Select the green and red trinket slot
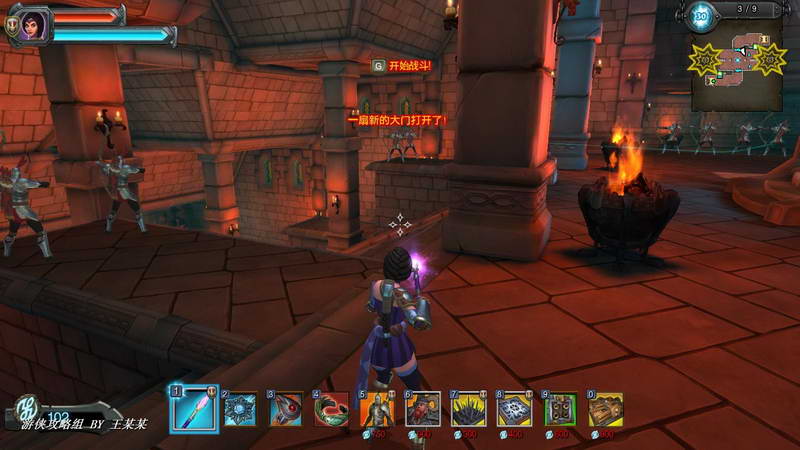 [331, 409]
